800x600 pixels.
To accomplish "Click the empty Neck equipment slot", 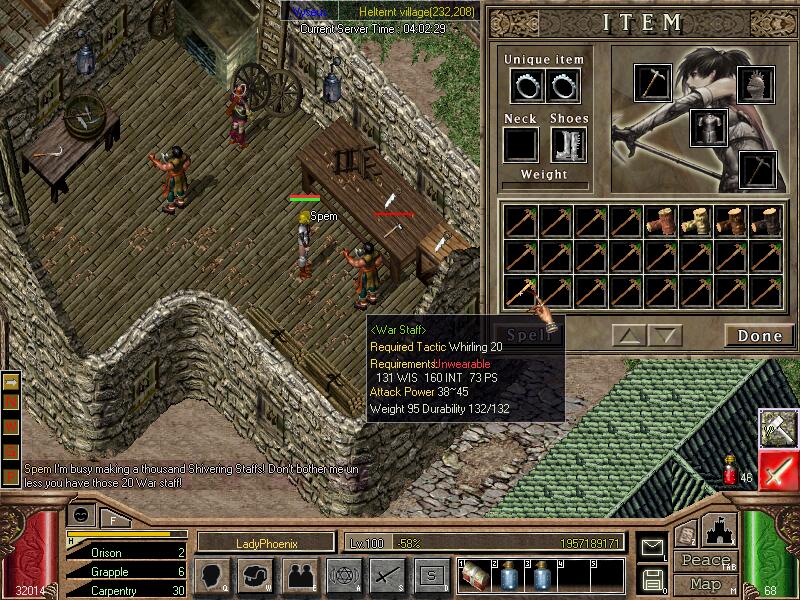I will click(x=521, y=145).
